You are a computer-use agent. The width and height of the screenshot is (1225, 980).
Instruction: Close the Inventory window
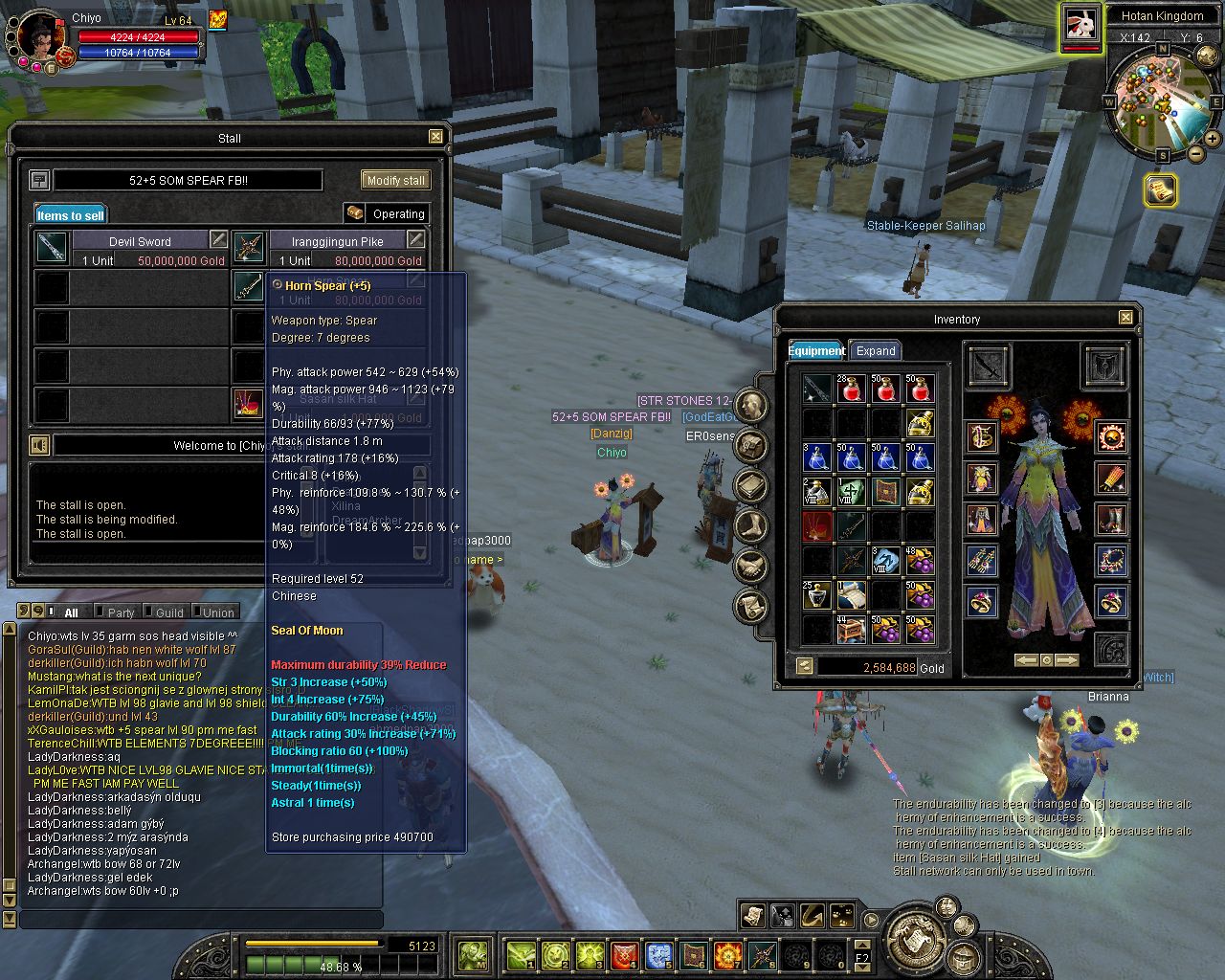tap(1125, 318)
